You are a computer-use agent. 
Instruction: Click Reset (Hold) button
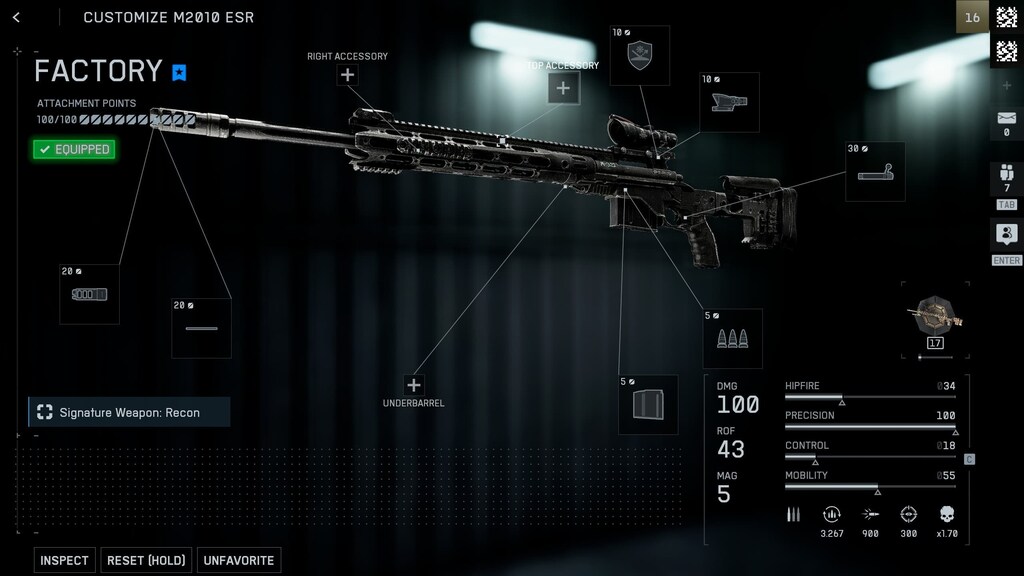(146, 560)
